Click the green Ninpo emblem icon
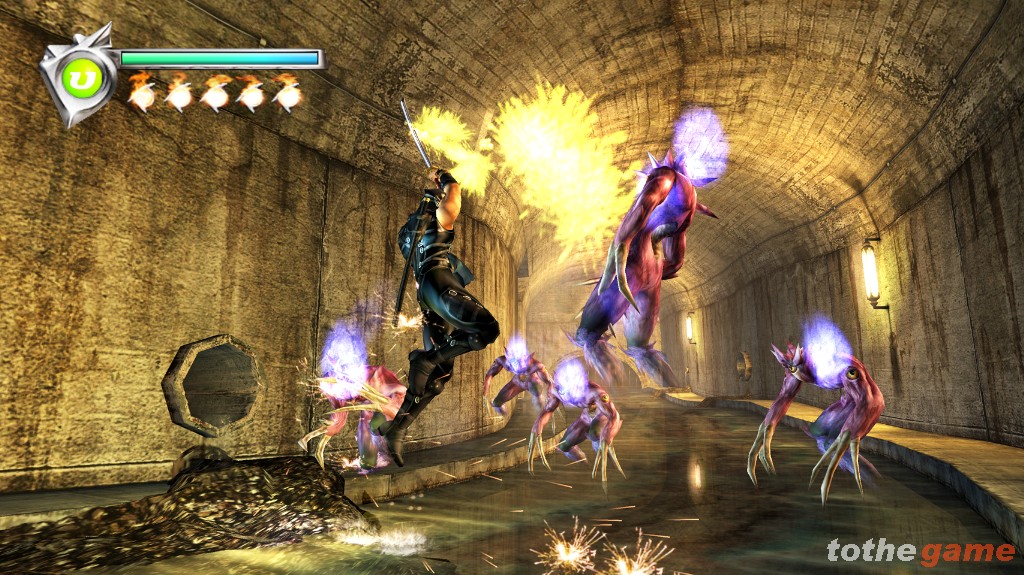The height and width of the screenshot is (575, 1024). pos(78,75)
